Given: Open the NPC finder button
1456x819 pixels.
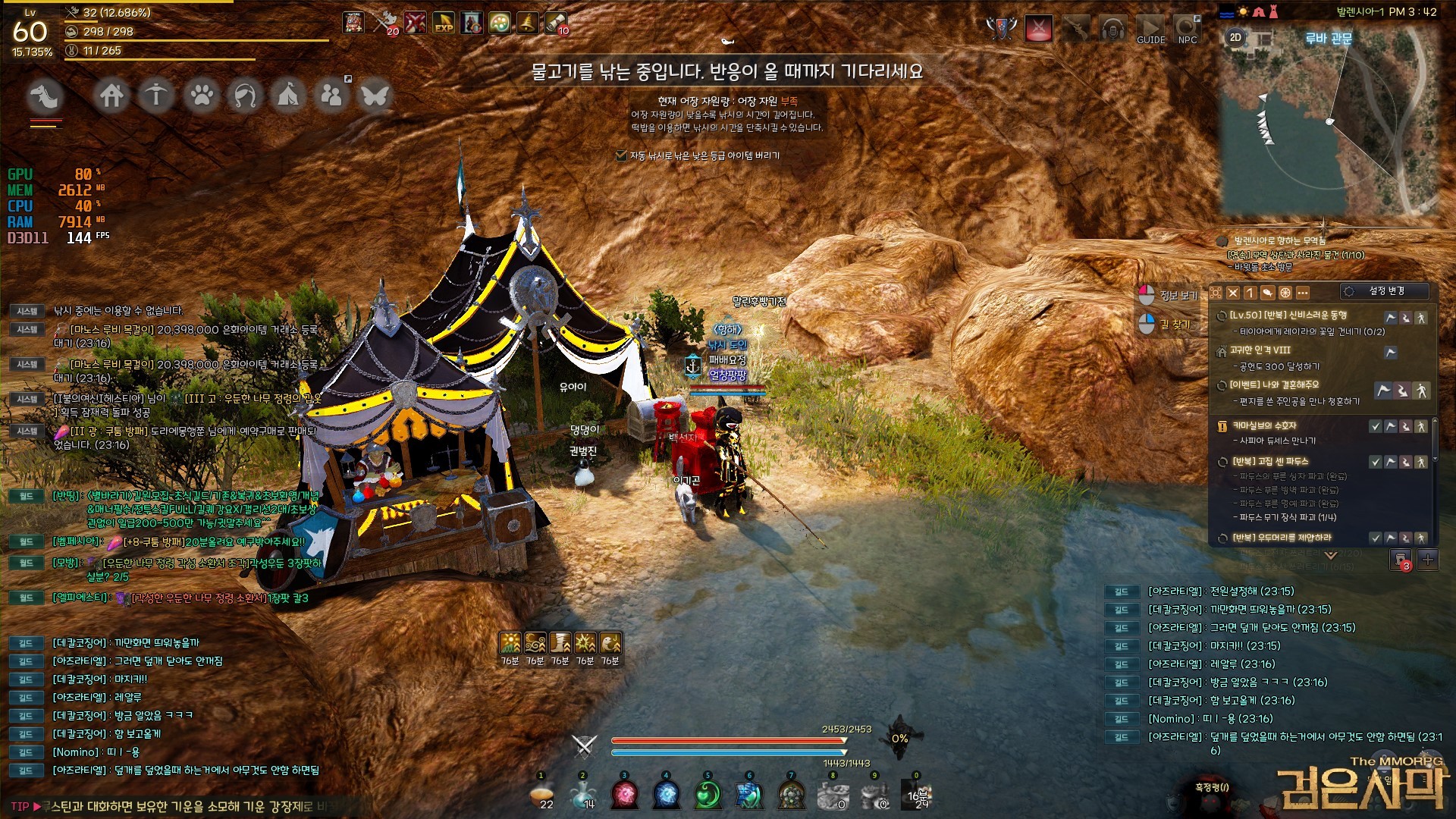Looking at the screenshot, I should coord(1188,30).
